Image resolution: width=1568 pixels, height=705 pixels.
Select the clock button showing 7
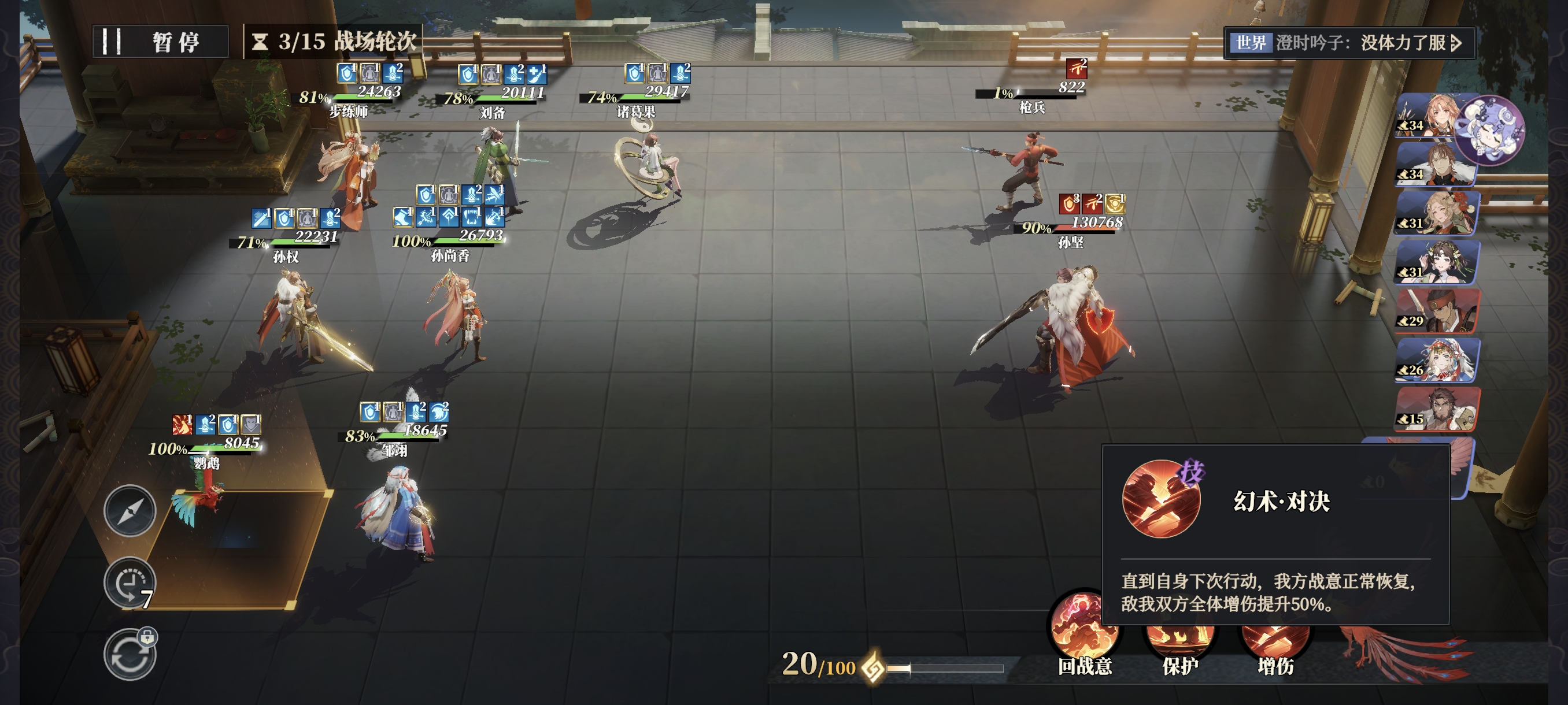click(130, 582)
